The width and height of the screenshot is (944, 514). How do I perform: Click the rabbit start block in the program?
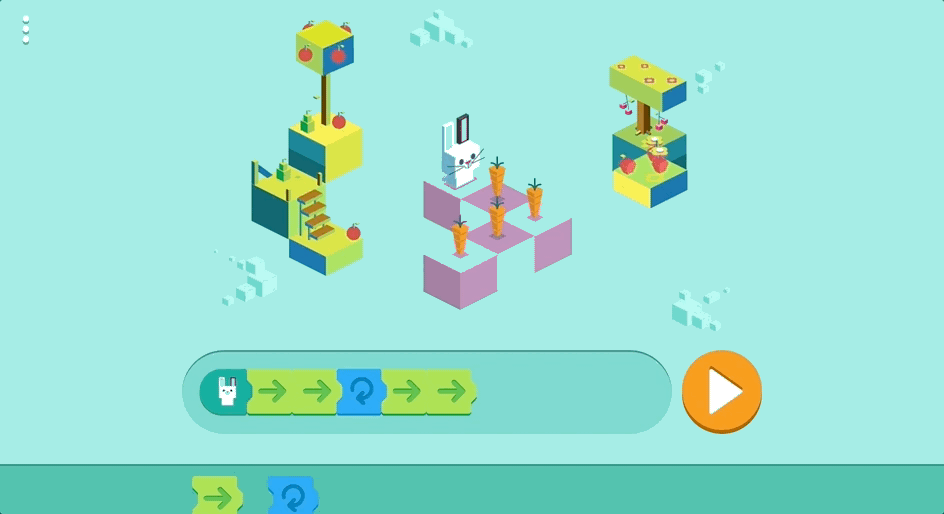[x=226, y=392]
